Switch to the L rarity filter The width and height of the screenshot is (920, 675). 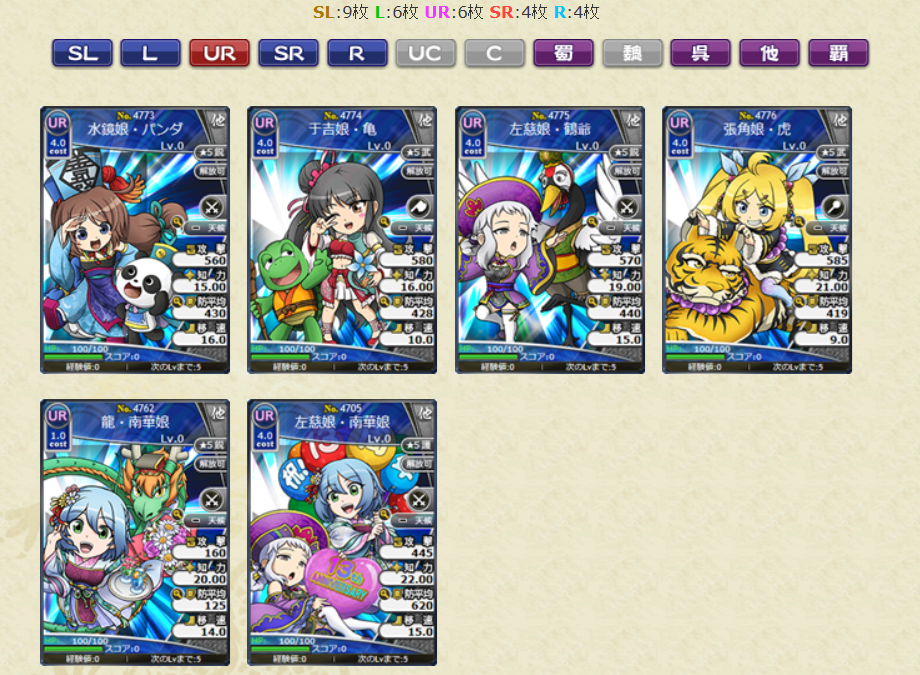pos(150,54)
